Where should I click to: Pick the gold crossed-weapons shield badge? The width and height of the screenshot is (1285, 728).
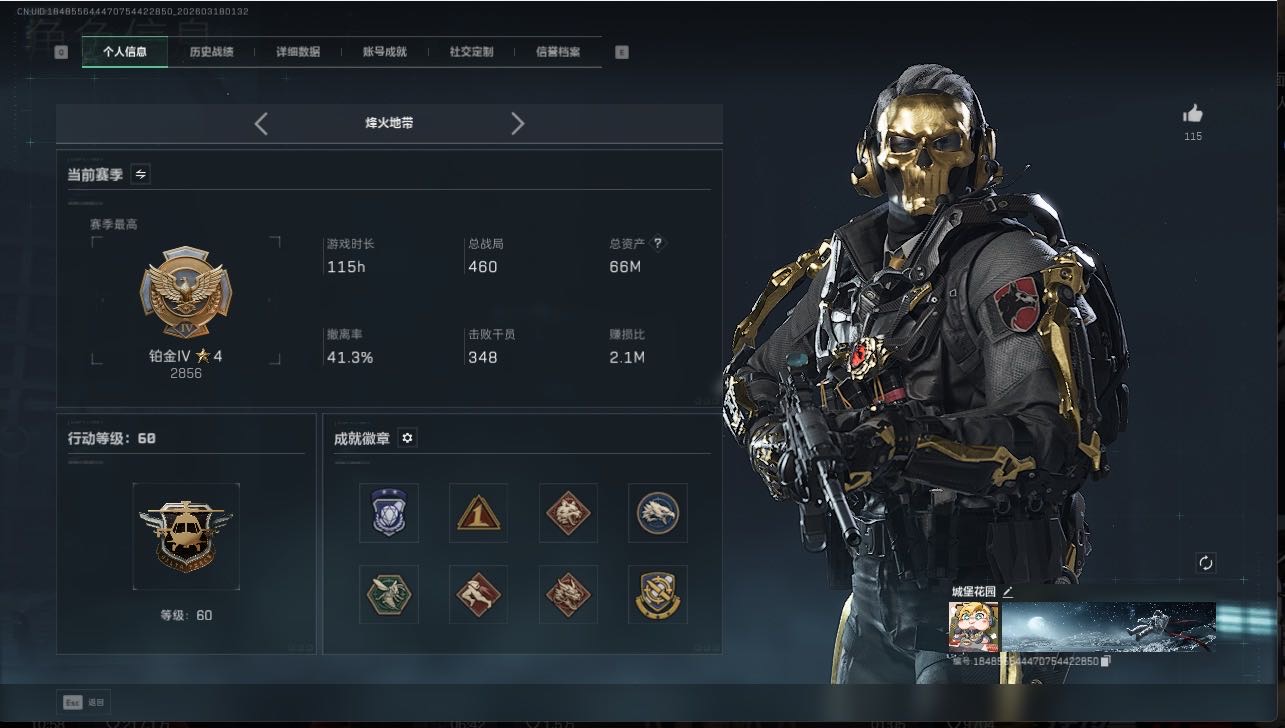tap(658, 594)
